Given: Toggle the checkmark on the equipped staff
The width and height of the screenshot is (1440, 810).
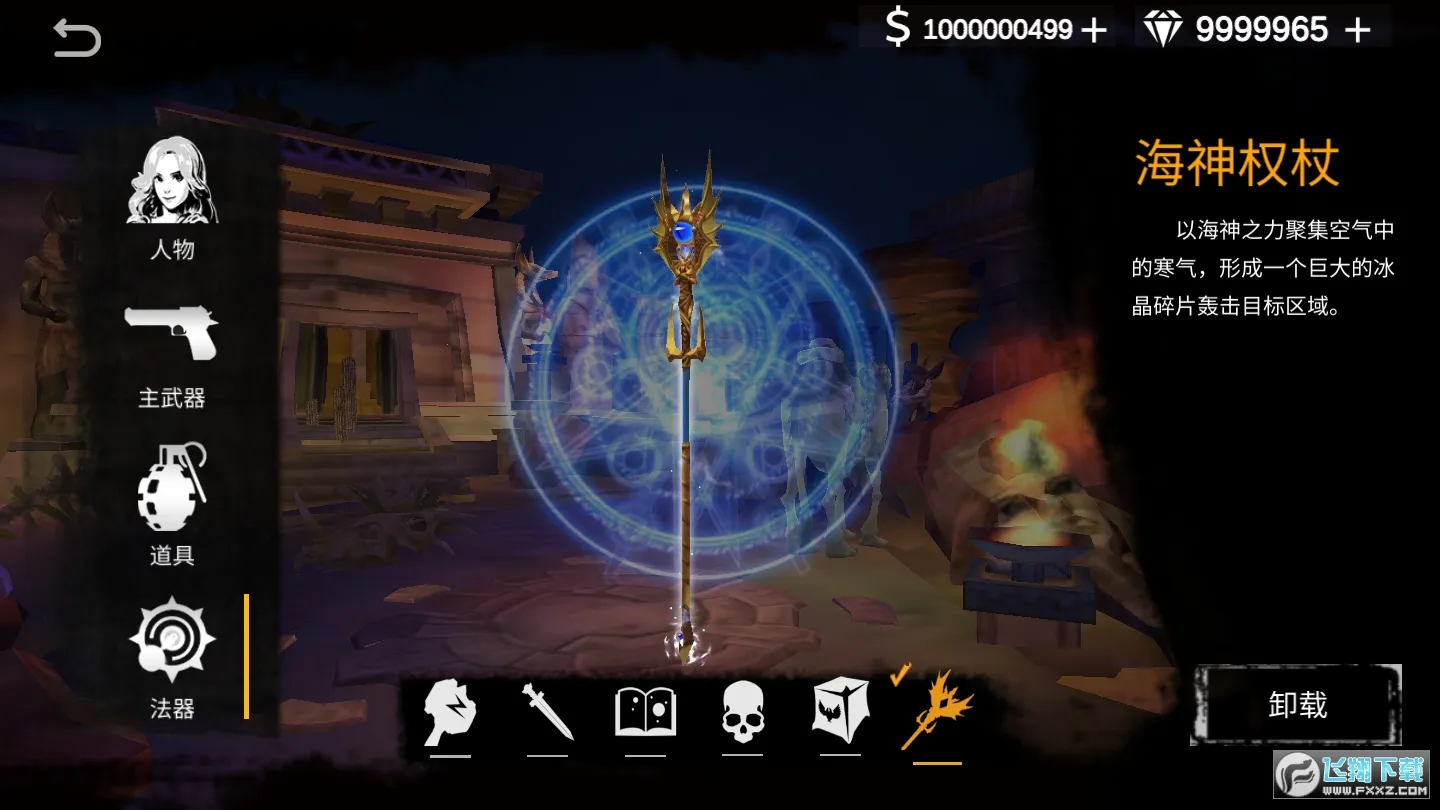Looking at the screenshot, I should pos(900,675).
